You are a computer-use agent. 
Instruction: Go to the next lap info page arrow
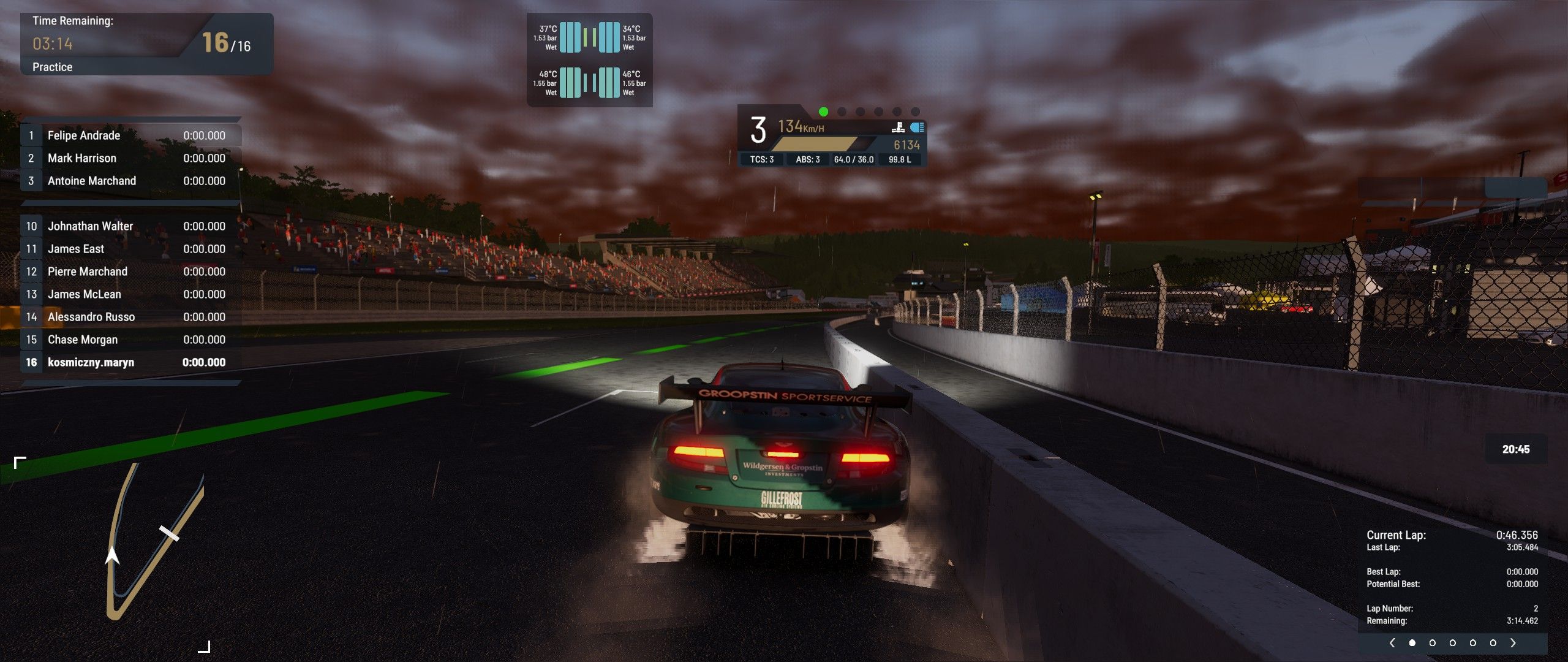tap(1513, 643)
